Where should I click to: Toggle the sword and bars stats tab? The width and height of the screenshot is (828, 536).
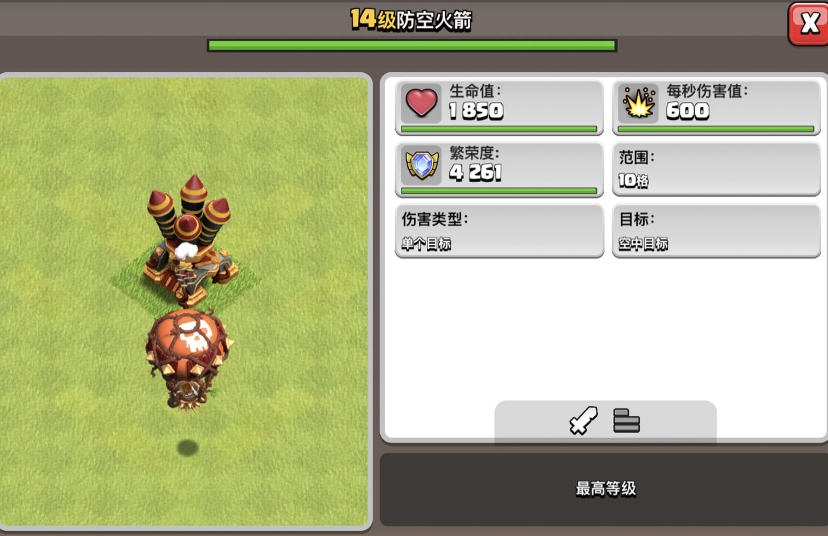coord(605,421)
